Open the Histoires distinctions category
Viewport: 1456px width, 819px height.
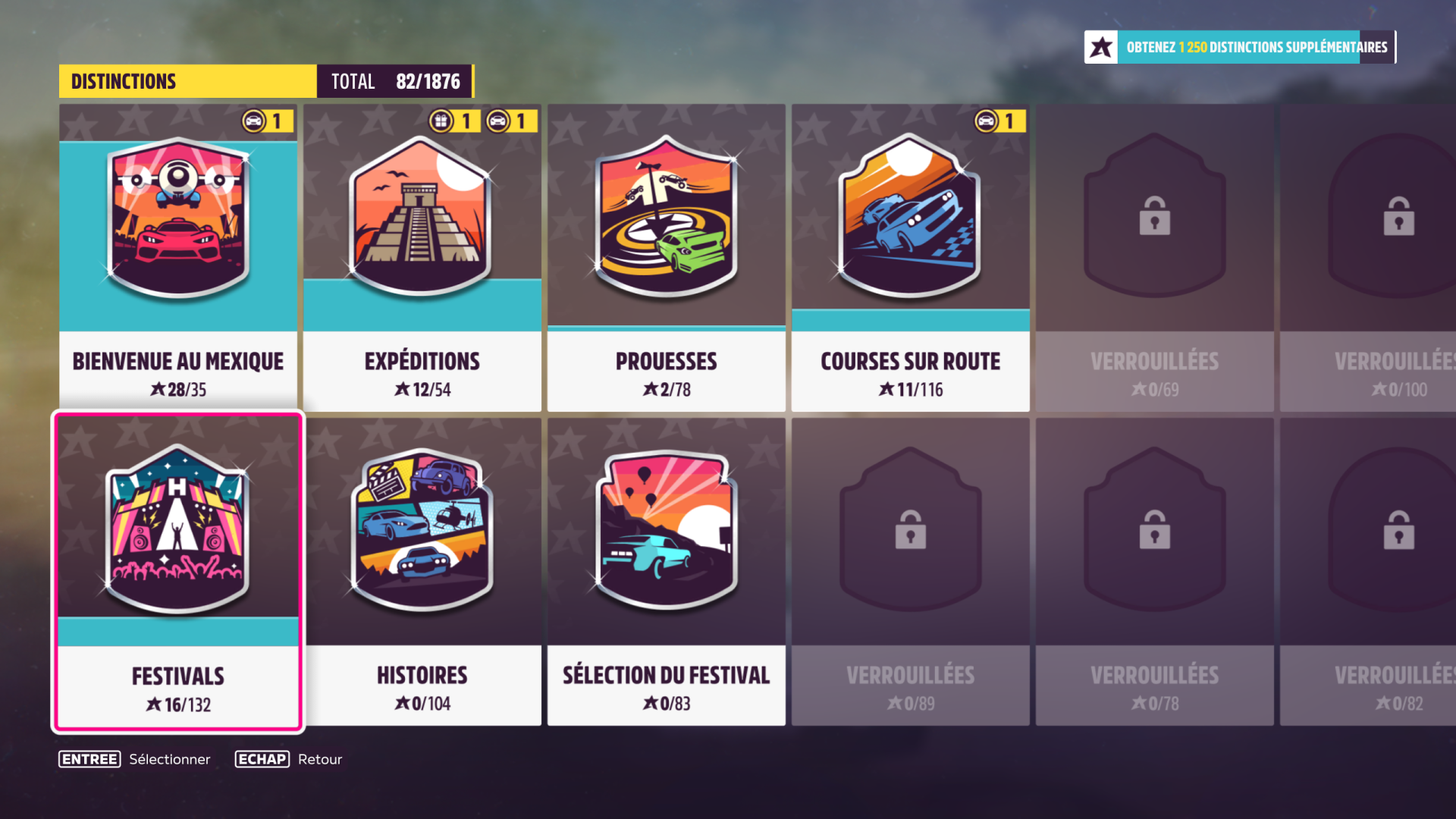point(422,573)
